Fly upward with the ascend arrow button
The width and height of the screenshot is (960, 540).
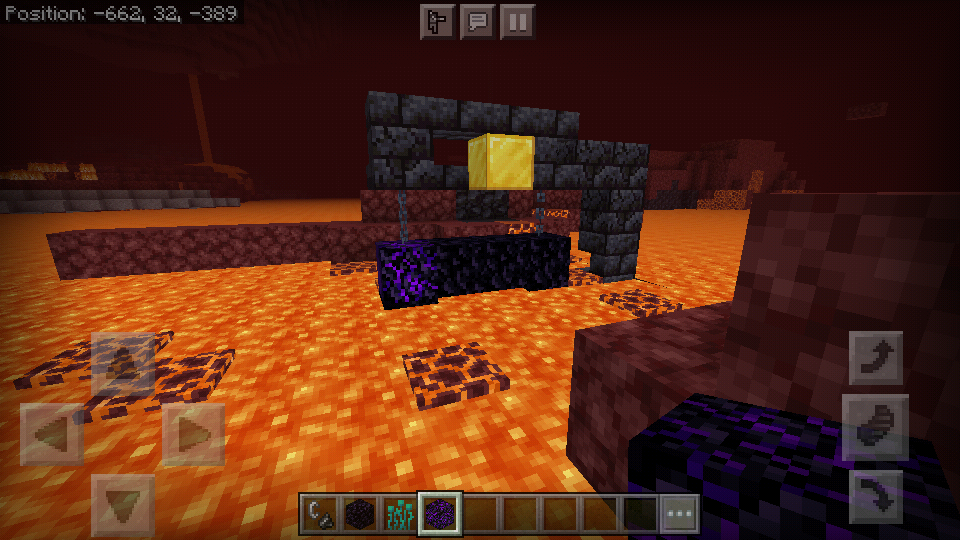(876, 357)
